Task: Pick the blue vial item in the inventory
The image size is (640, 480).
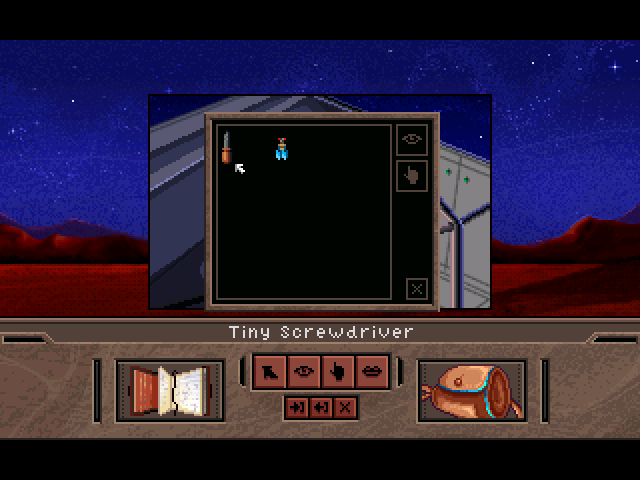Action: click(x=283, y=149)
